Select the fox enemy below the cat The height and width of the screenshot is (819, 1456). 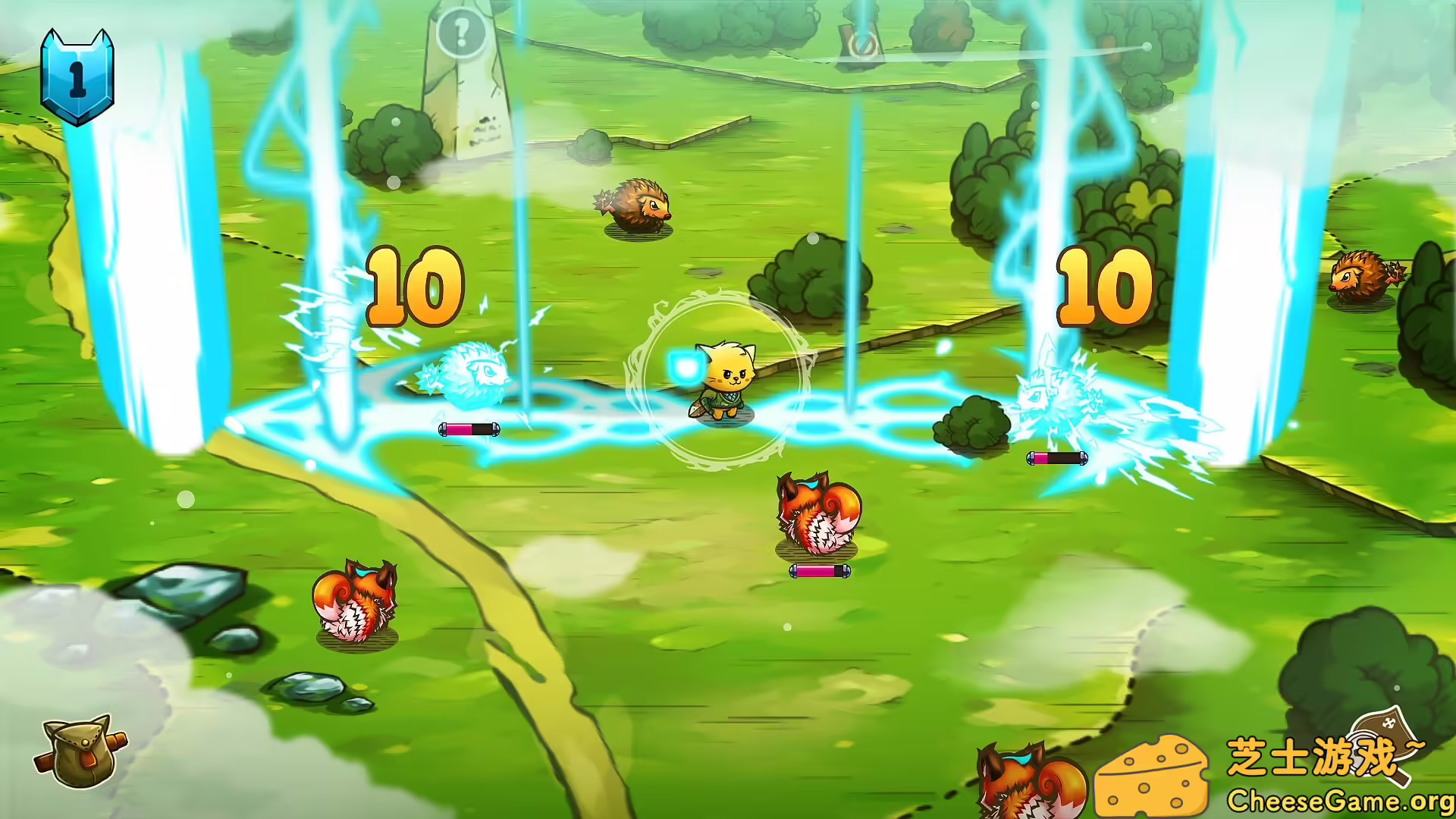pyautogui.click(x=817, y=516)
